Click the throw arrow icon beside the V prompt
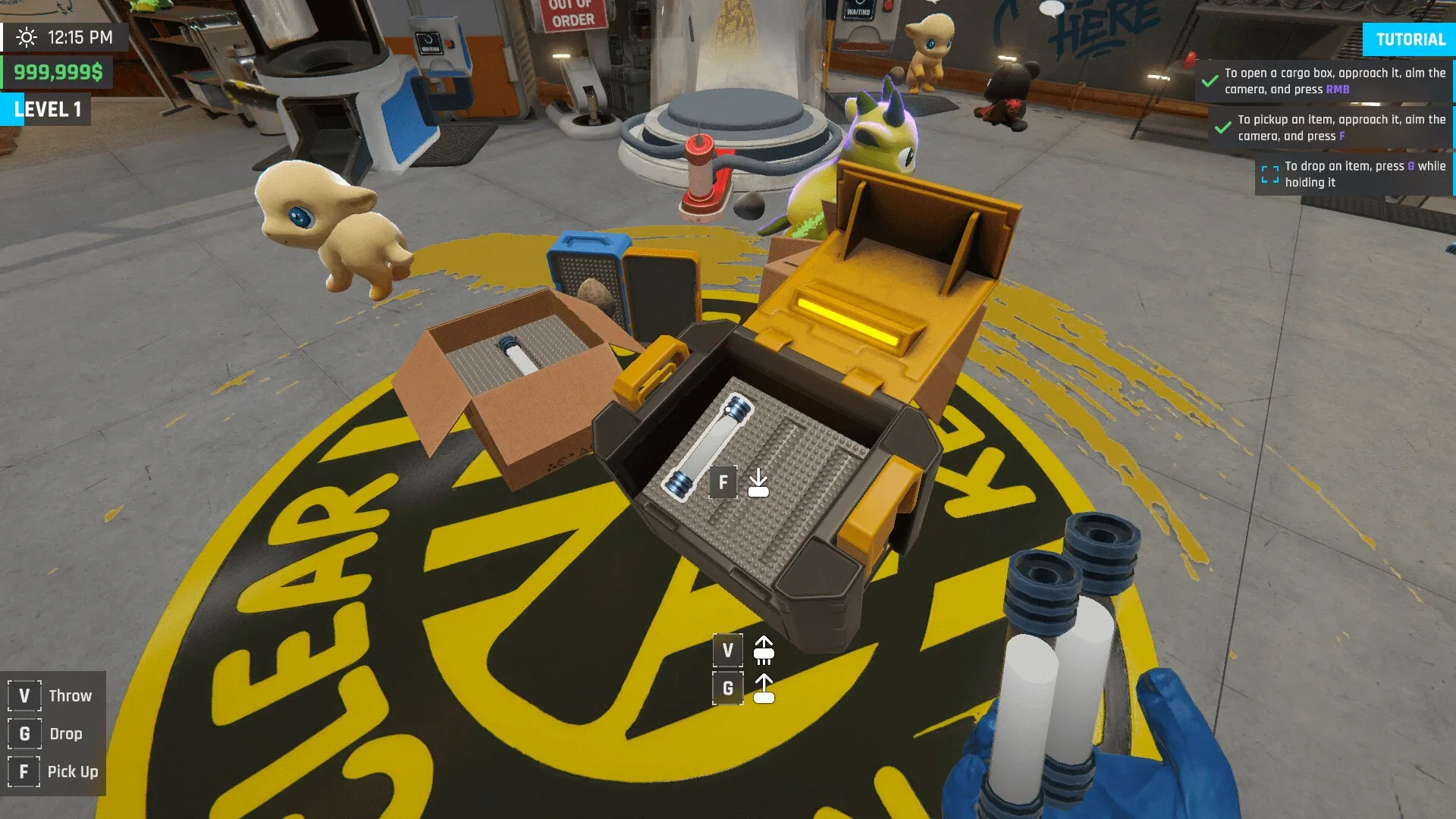 [763, 650]
